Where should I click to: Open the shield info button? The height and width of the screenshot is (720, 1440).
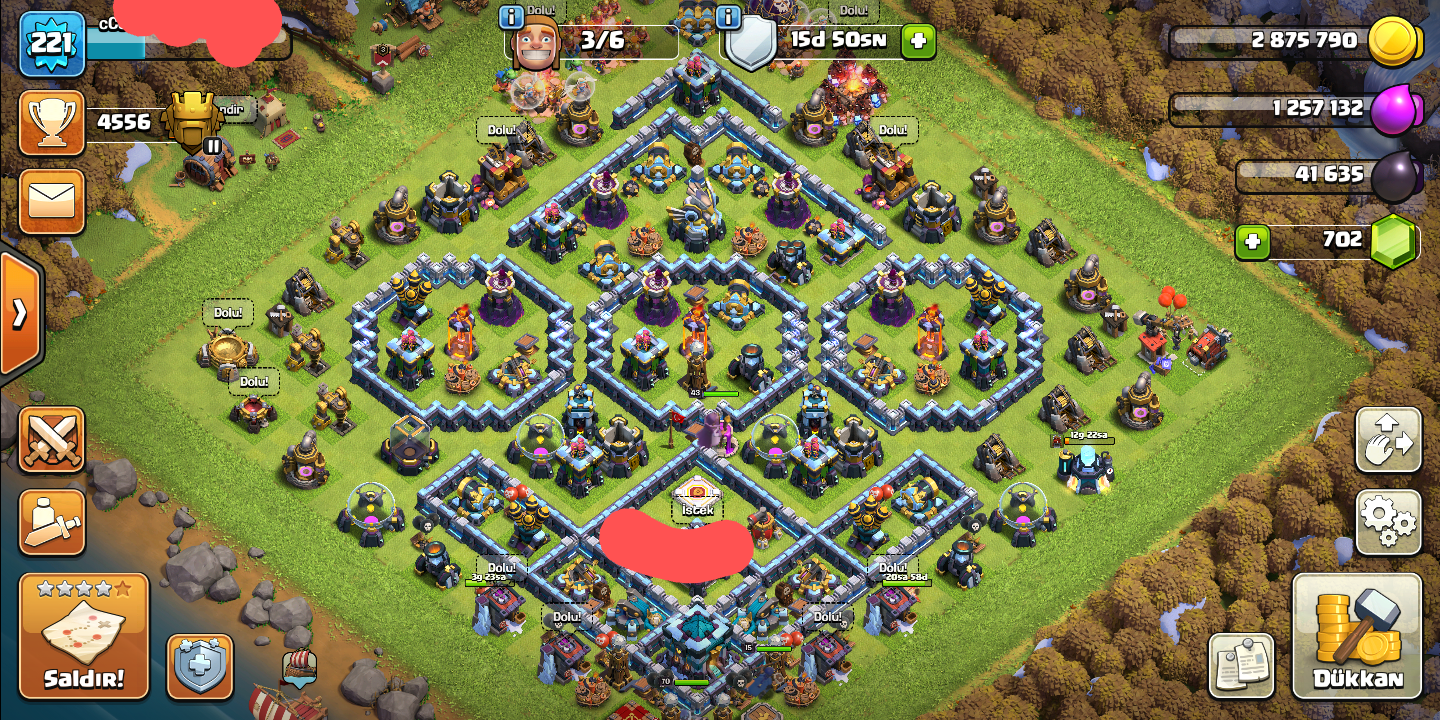pyautogui.click(x=728, y=17)
